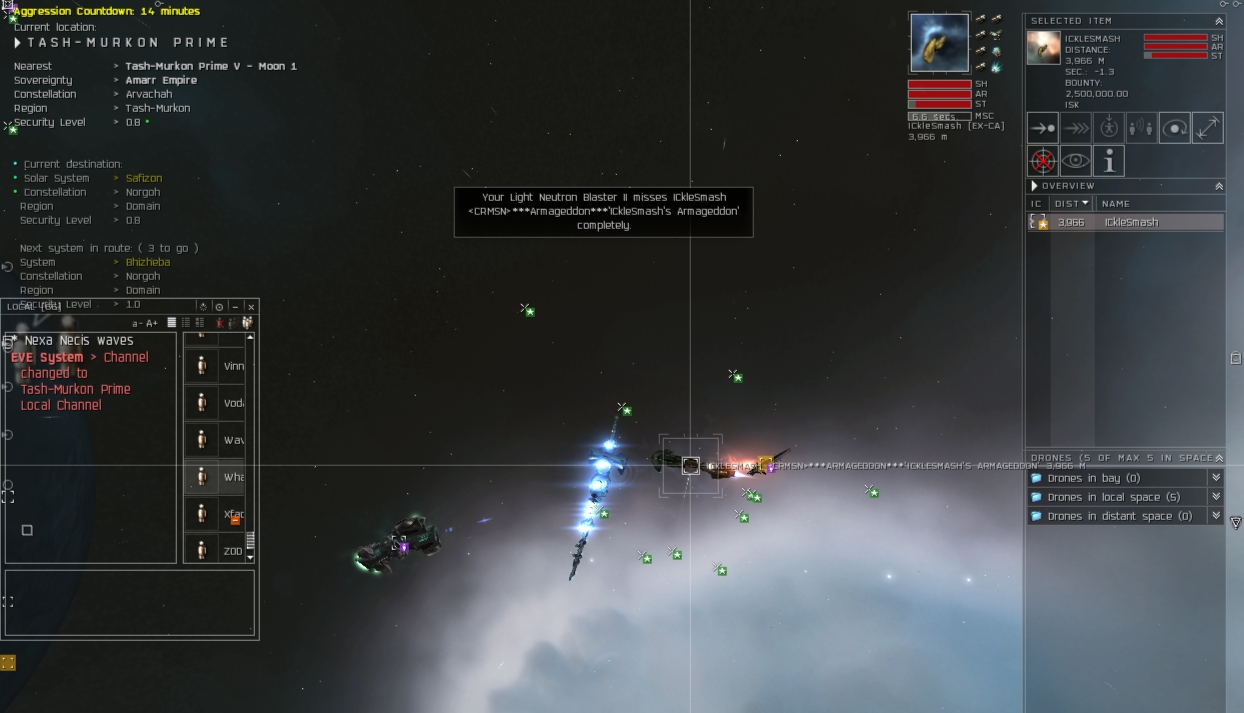The width and height of the screenshot is (1244, 713).
Task: Collapse the Drones panel
Action: [1219, 458]
